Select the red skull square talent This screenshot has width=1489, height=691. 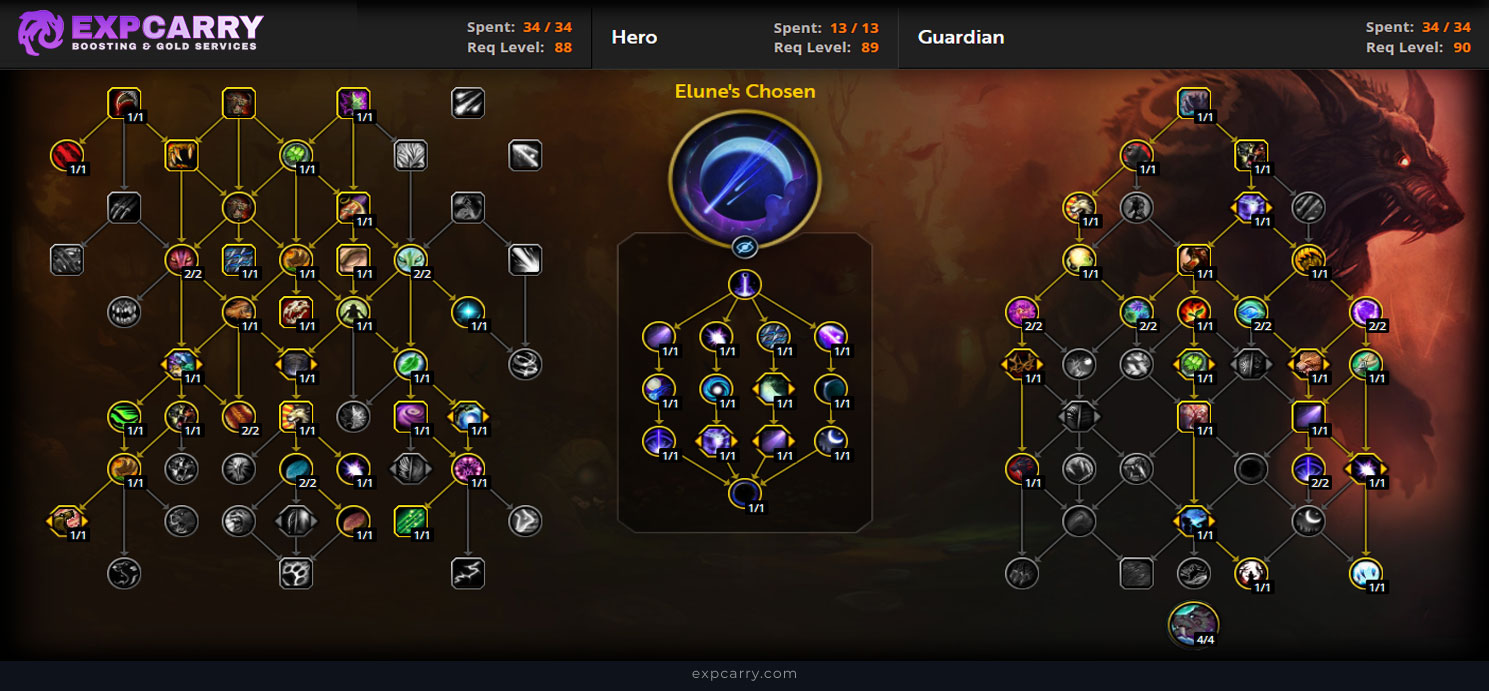[296, 311]
